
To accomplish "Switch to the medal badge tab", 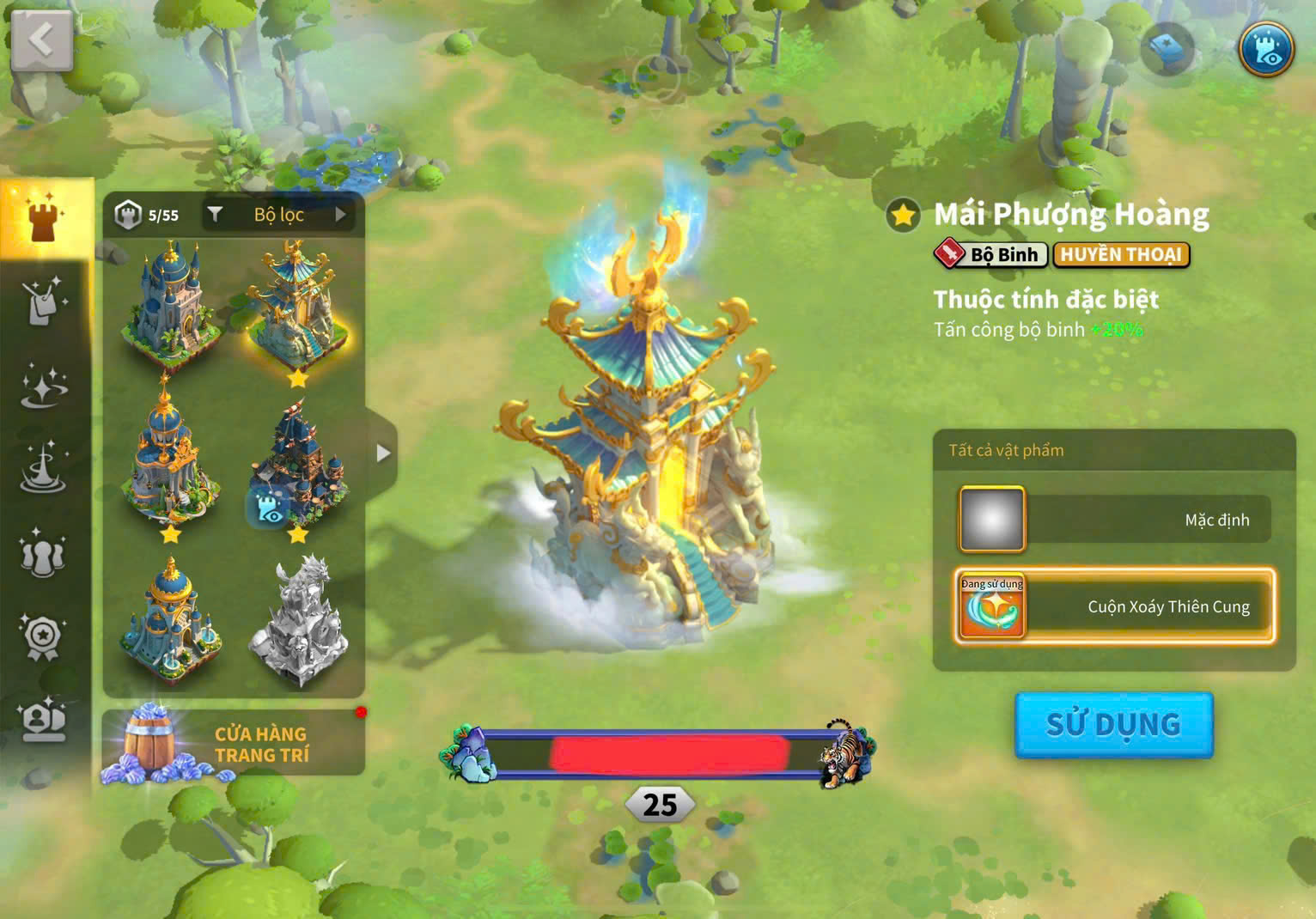I will pos(43,637).
